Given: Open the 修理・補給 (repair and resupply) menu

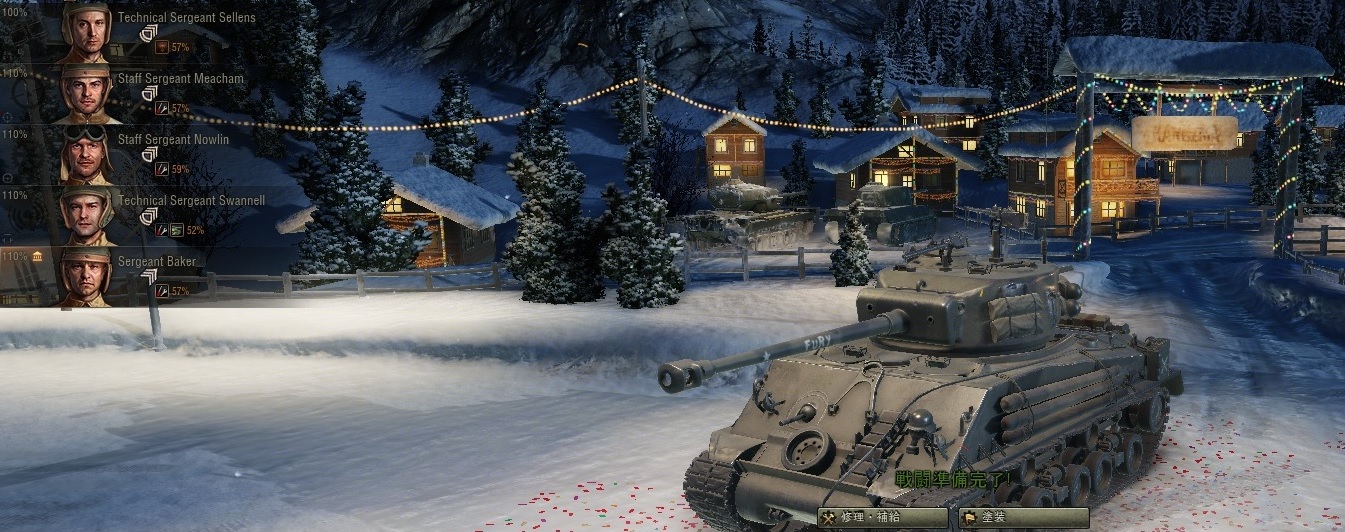Looking at the screenshot, I should tap(882, 518).
